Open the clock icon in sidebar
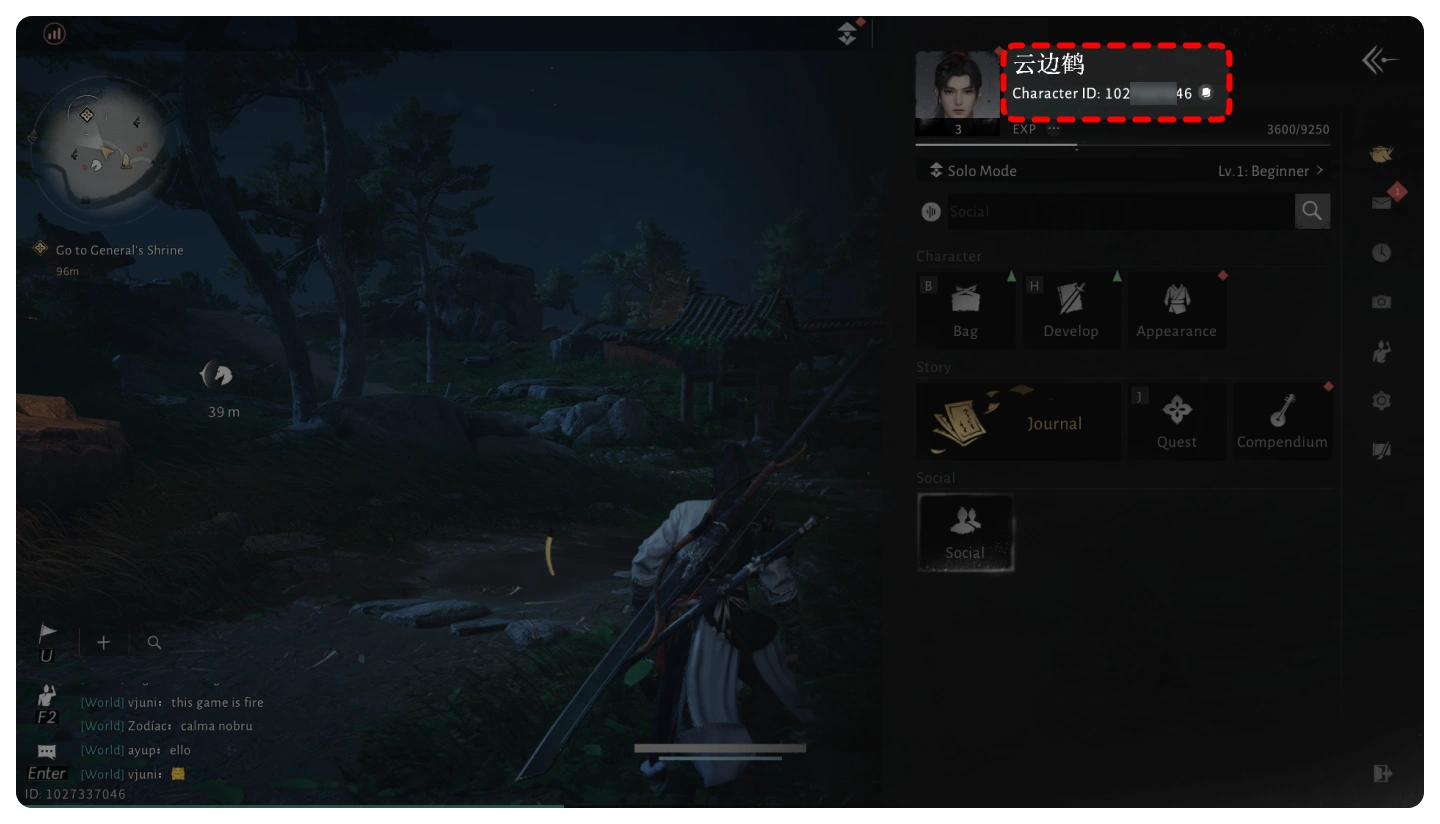Image resolution: width=1440 pixels, height=824 pixels. click(x=1382, y=253)
